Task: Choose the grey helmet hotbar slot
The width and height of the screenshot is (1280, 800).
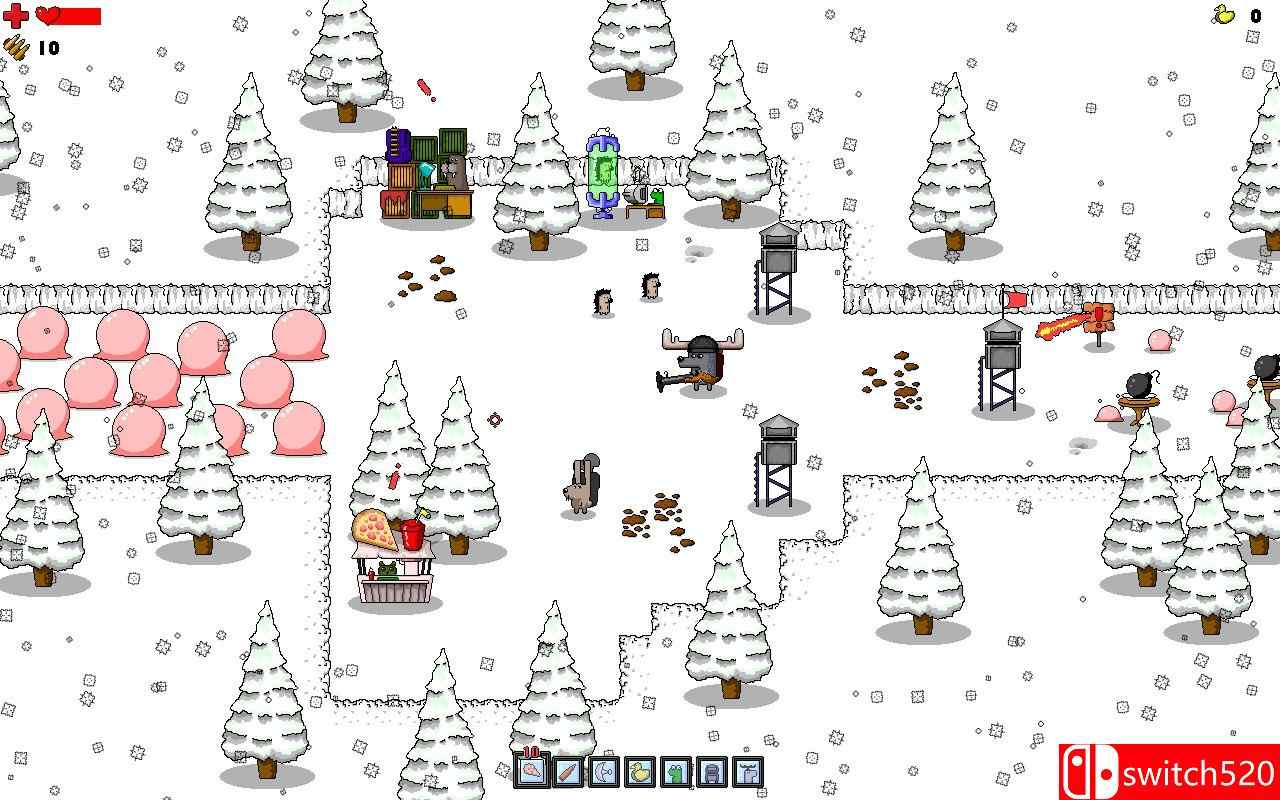Action: tap(711, 771)
